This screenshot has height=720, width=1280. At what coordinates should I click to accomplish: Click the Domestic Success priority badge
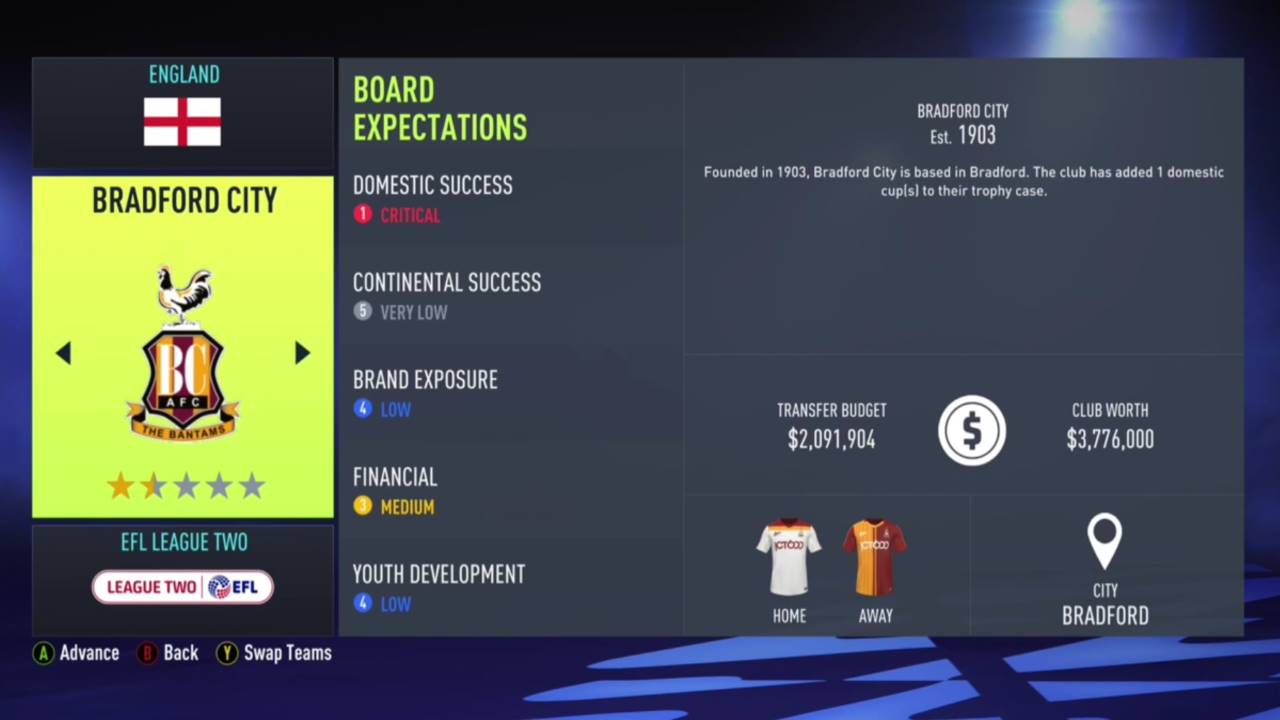click(362, 214)
